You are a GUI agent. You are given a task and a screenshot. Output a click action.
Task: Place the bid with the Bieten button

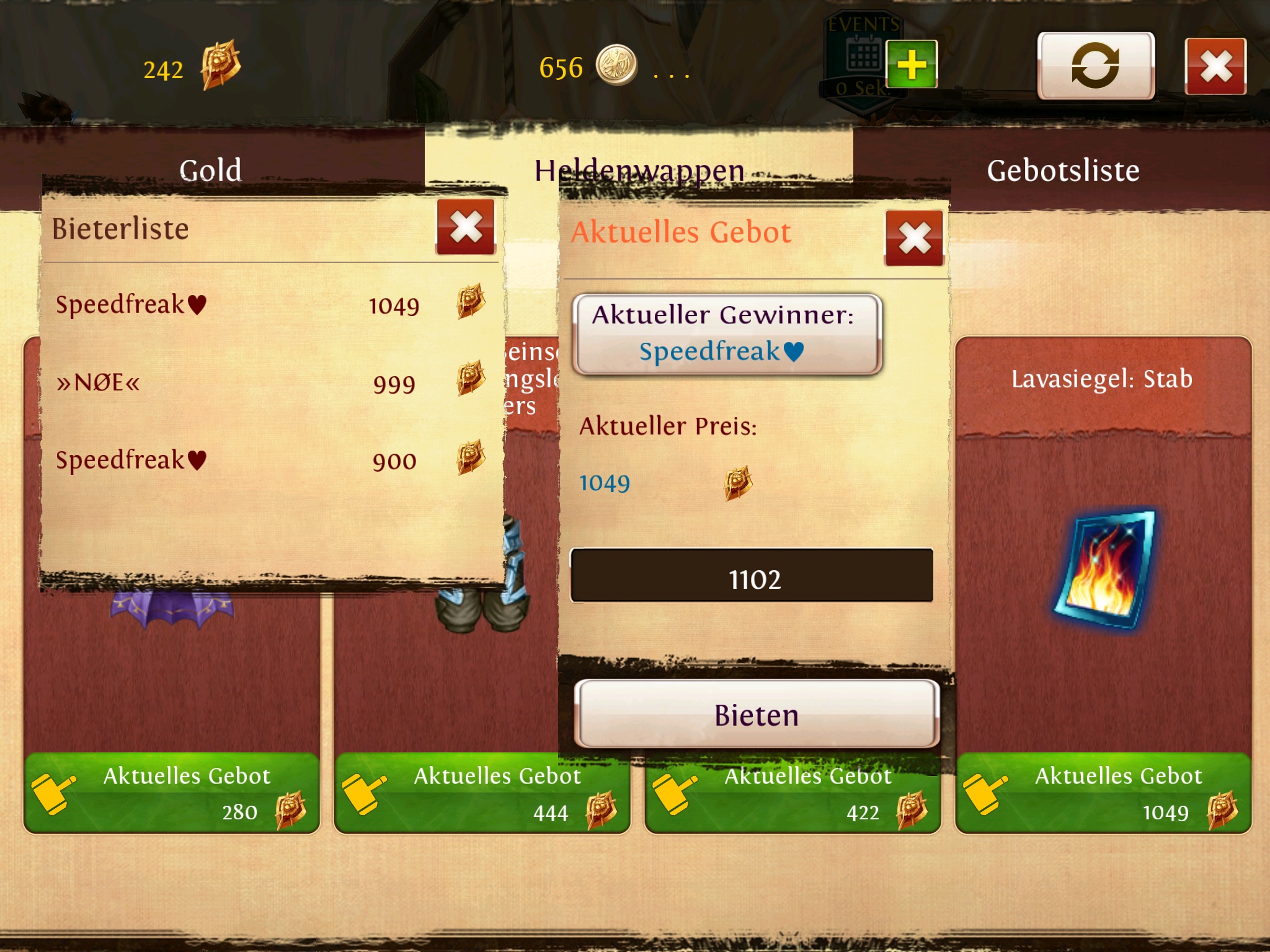click(x=757, y=715)
